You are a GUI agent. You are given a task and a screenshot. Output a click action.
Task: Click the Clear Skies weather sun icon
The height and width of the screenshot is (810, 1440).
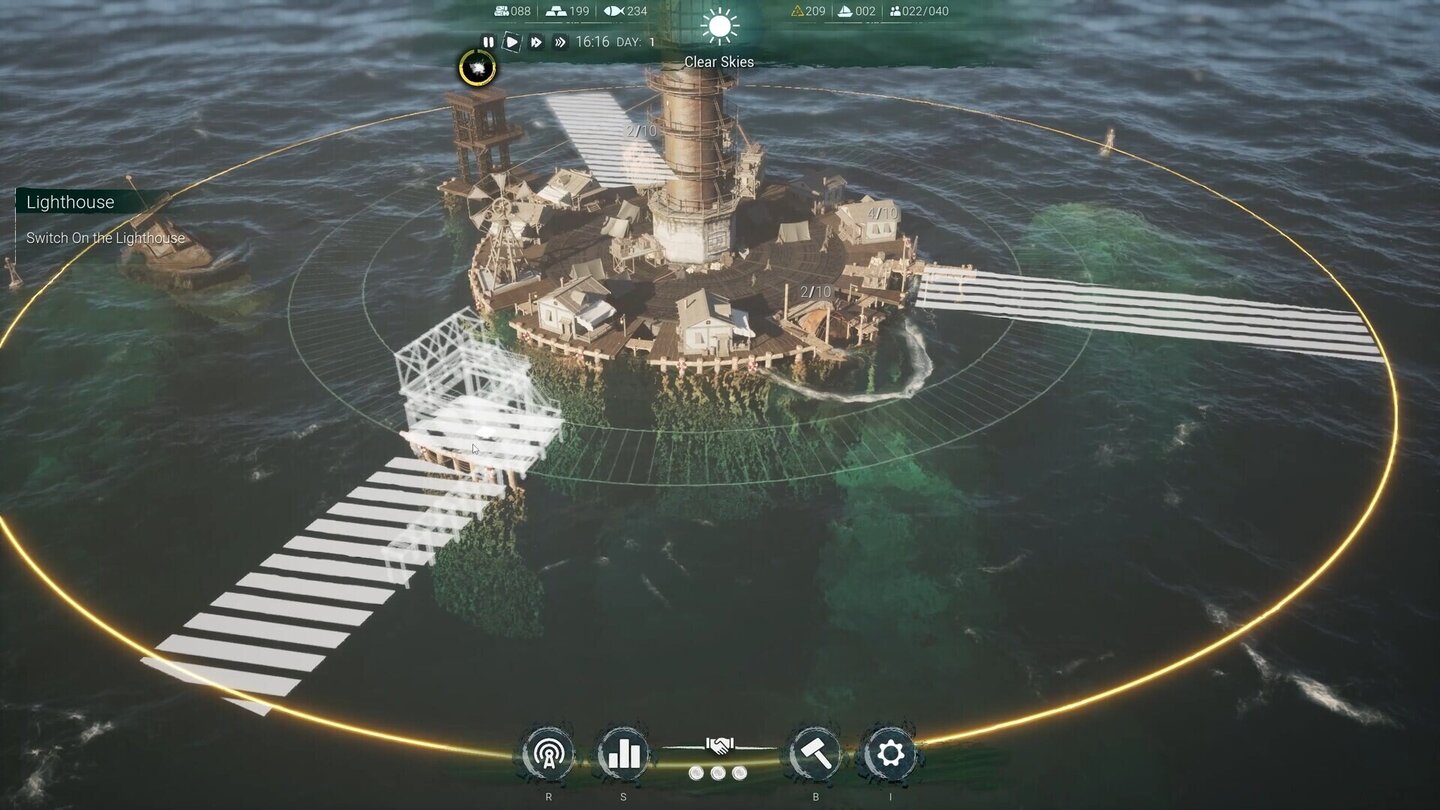tap(719, 27)
